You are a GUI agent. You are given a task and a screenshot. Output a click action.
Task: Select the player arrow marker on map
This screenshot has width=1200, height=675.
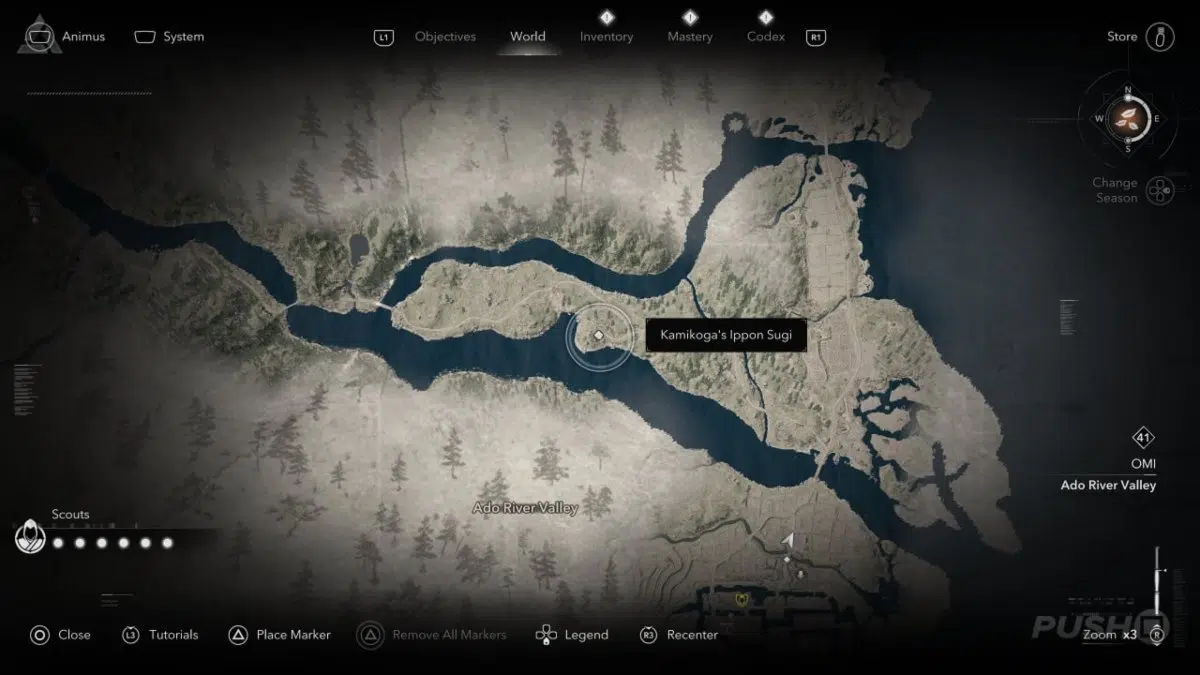(788, 541)
